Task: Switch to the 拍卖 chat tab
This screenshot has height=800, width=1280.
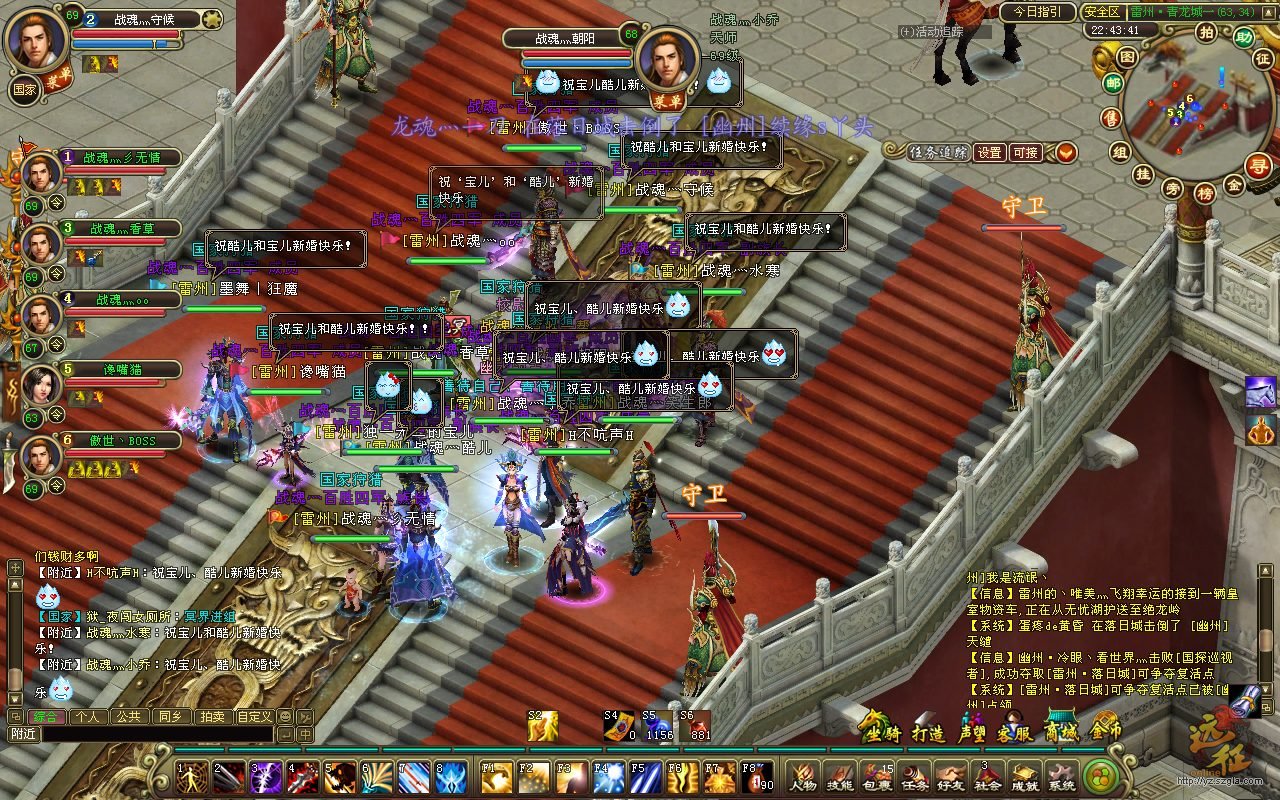Action: [x=211, y=716]
